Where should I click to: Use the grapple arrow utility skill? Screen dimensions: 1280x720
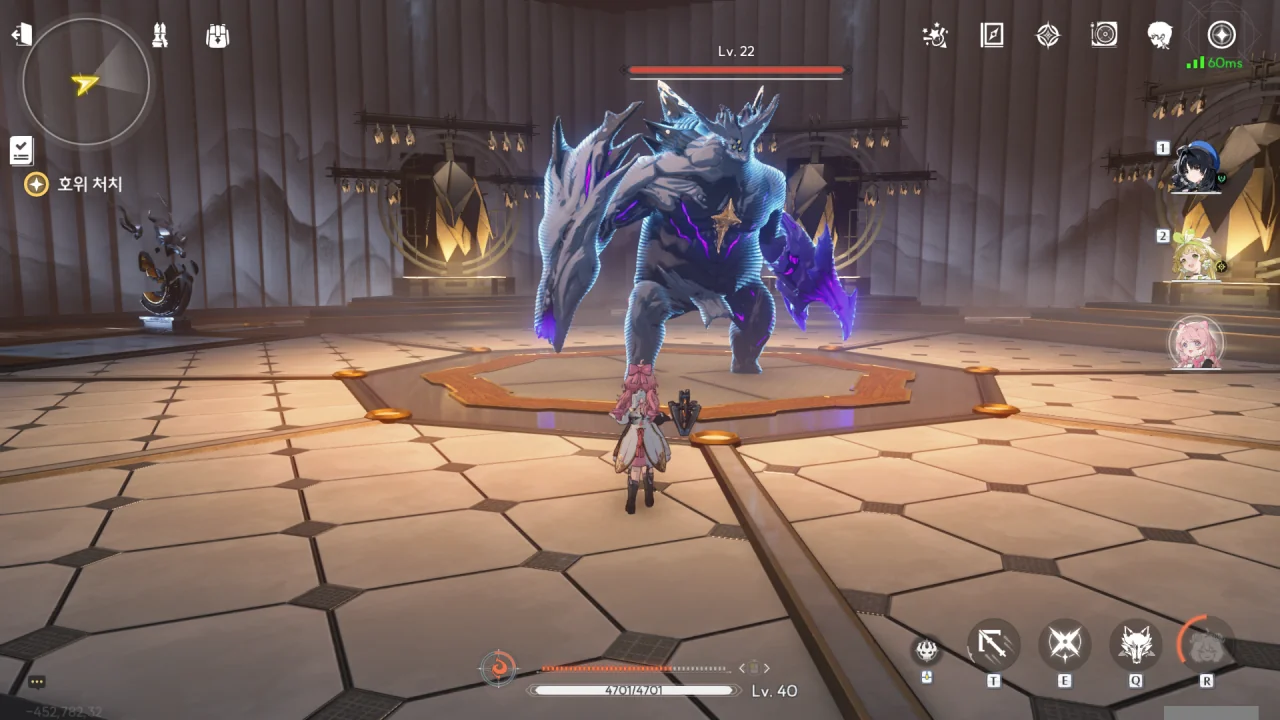(993, 645)
